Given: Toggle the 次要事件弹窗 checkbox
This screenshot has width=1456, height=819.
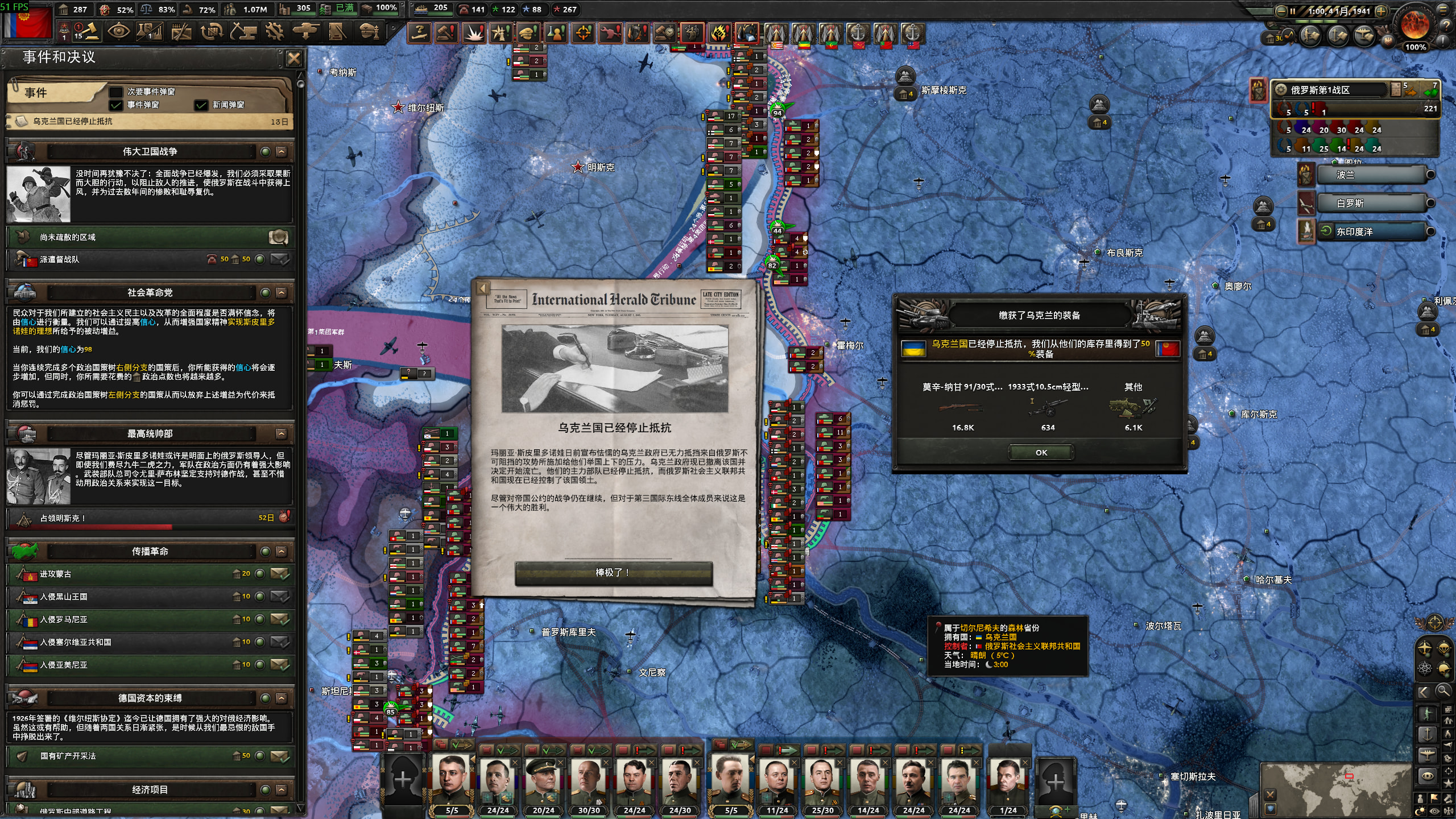Looking at the screenshot, I should coord(116,92).
